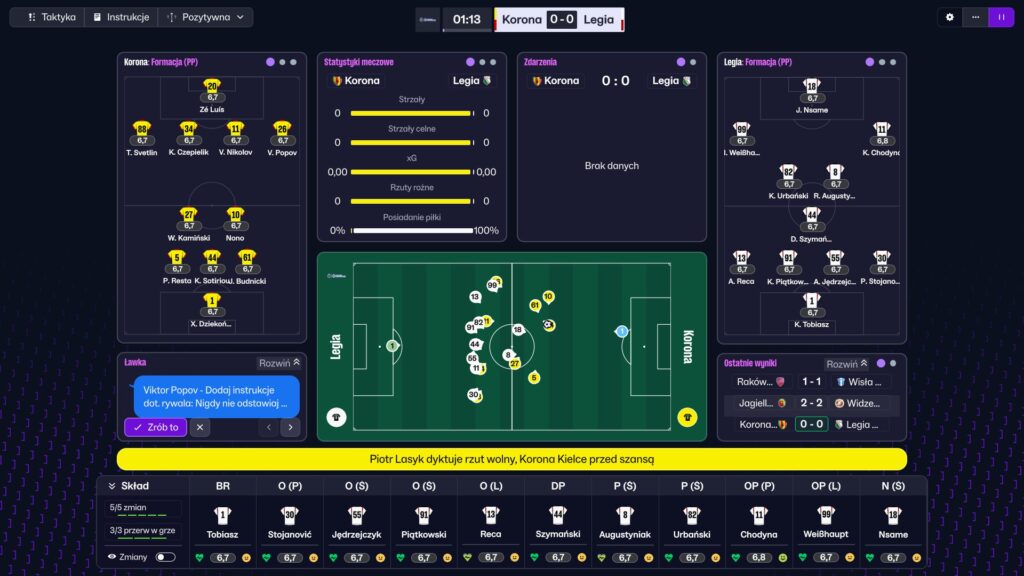Open the Taktyka tab
The width and height of the screenshot is (1024, 576).
[x=51, y=17]
